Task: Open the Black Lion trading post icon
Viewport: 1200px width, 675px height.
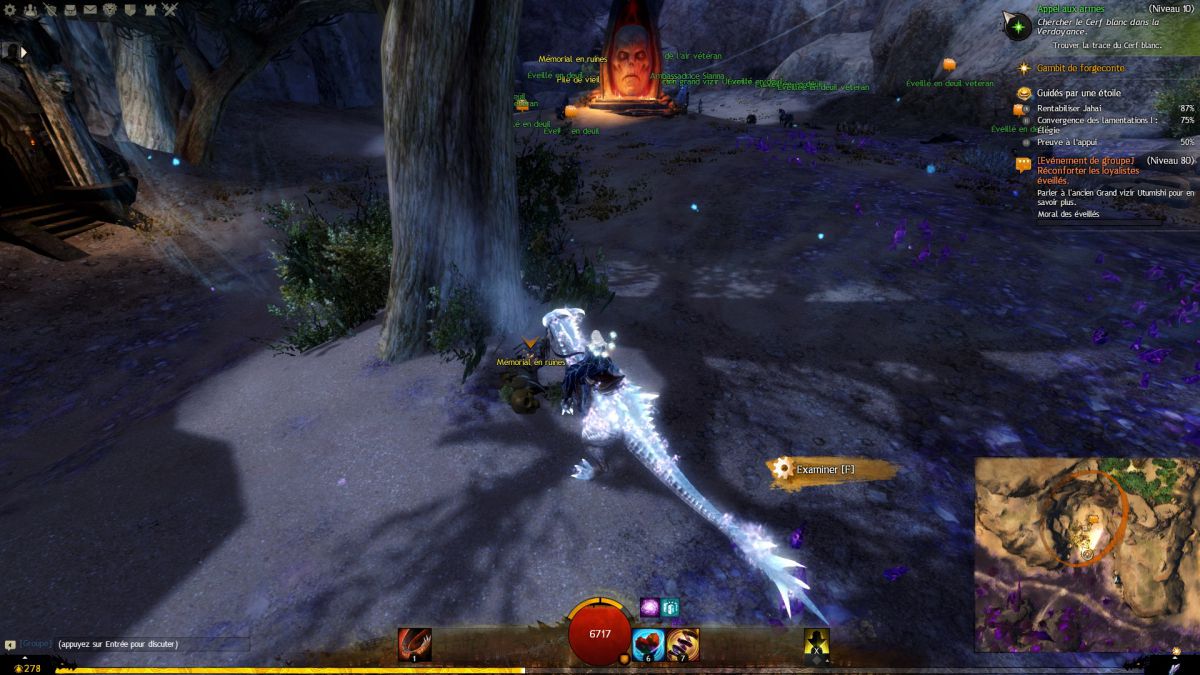Action: point(109,10)
